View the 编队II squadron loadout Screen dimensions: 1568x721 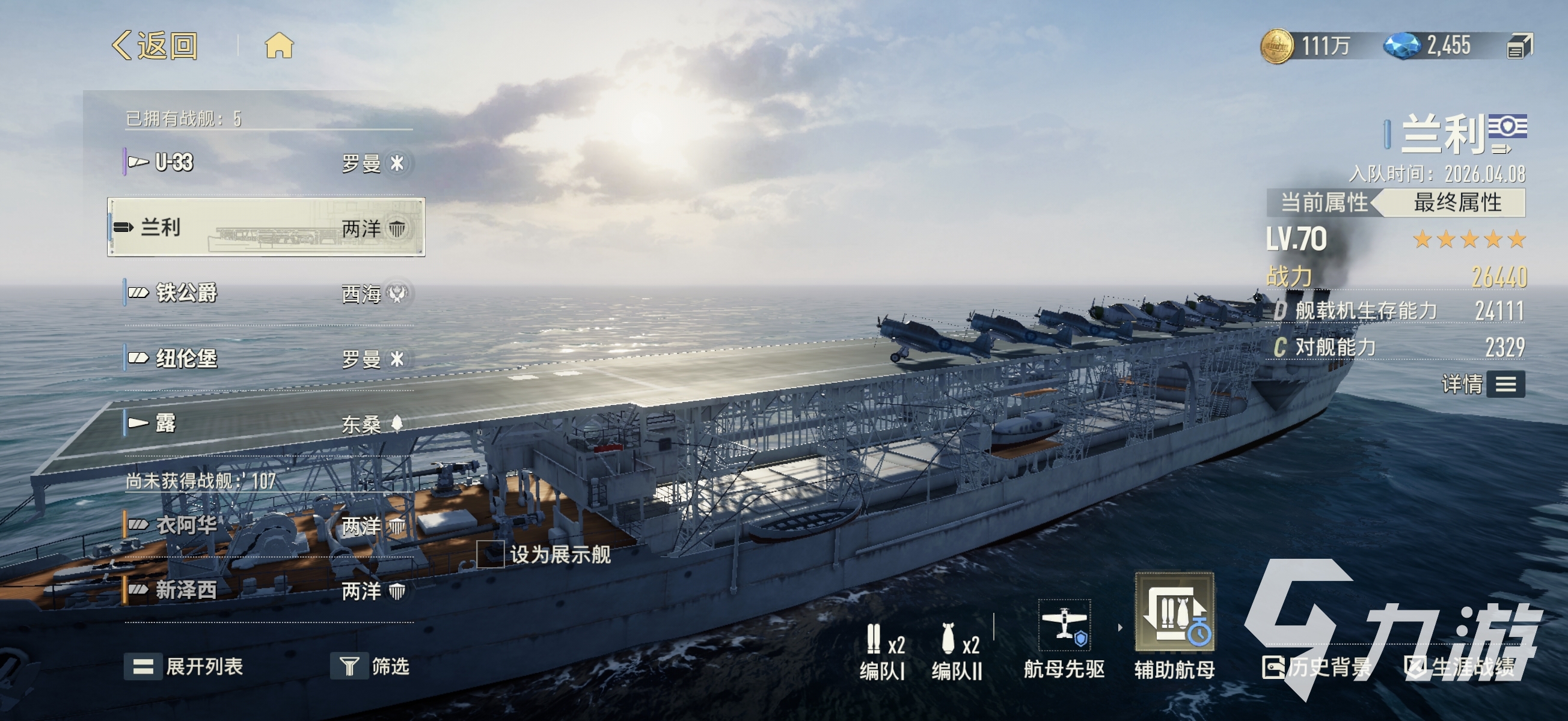[957, 651]
